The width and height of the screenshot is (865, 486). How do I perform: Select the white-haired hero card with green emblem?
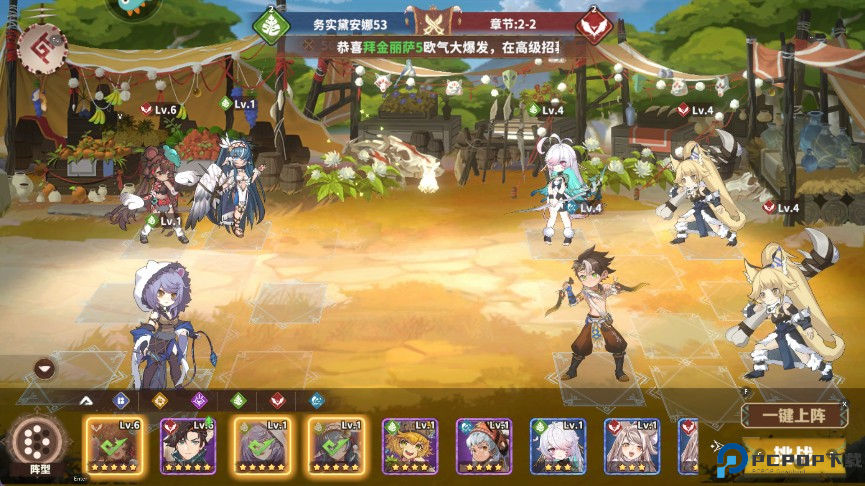pos(558,445)
